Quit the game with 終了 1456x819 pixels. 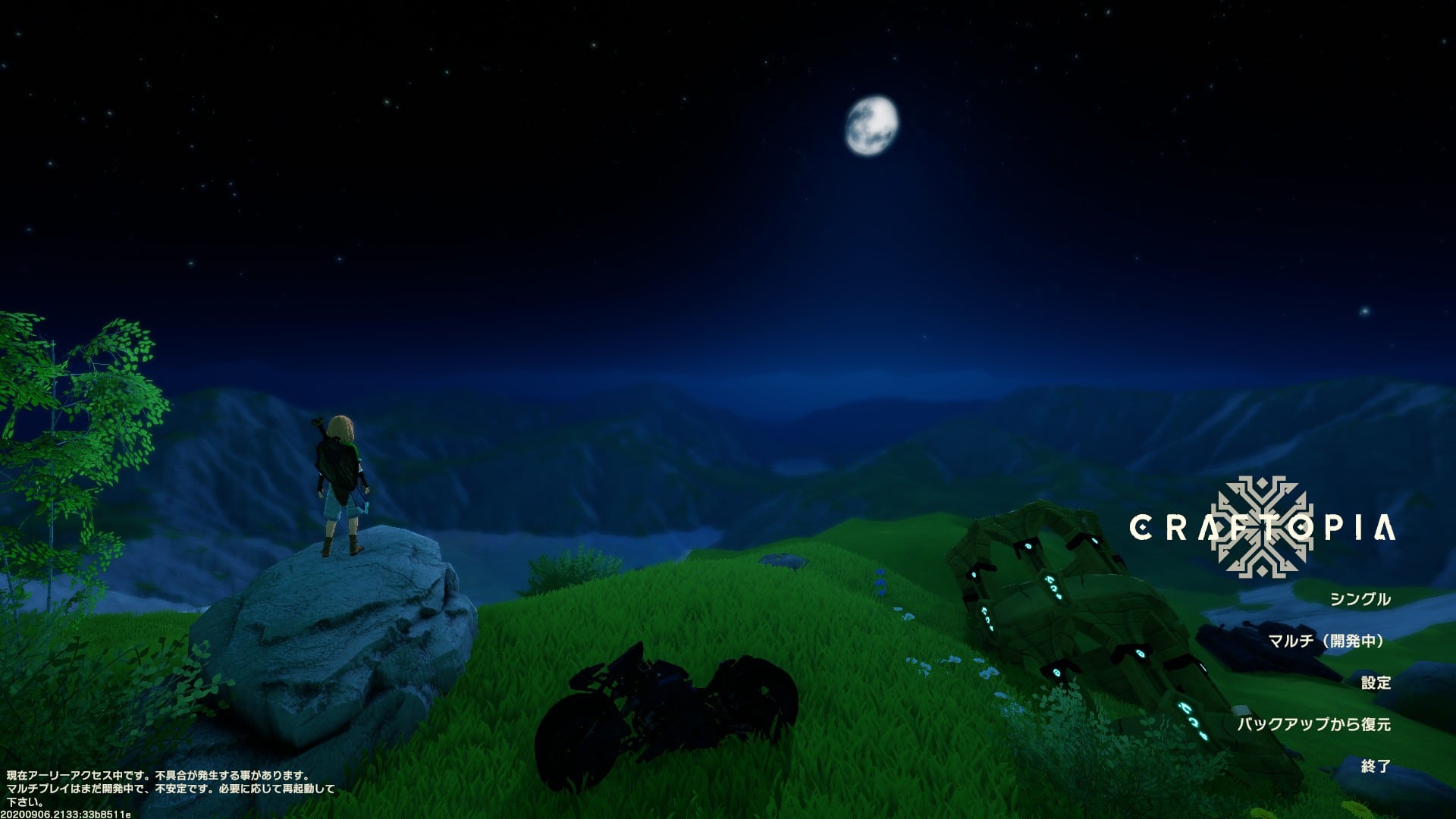coord(1375,766)
